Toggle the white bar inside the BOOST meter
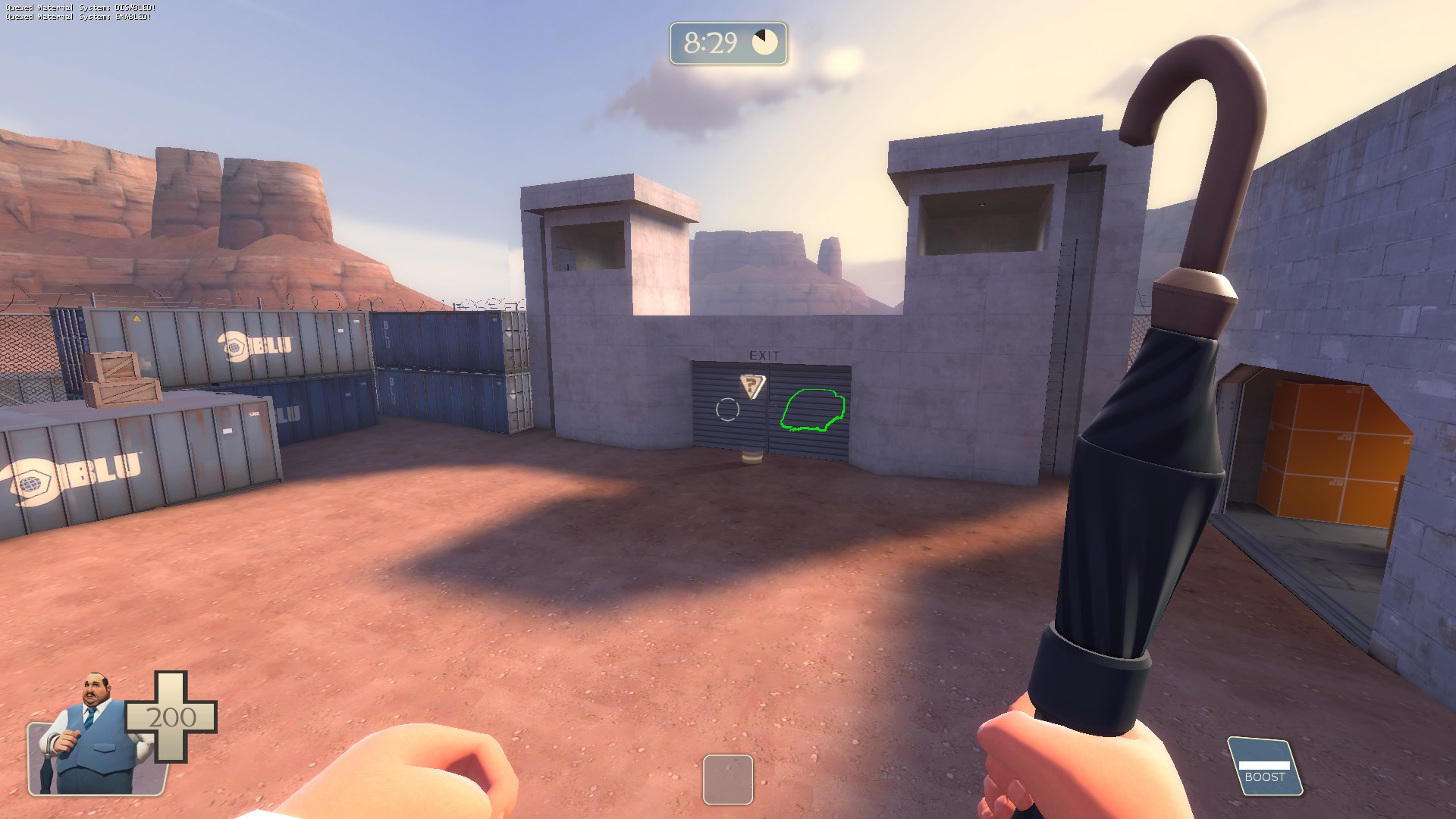 (1265, 765)
